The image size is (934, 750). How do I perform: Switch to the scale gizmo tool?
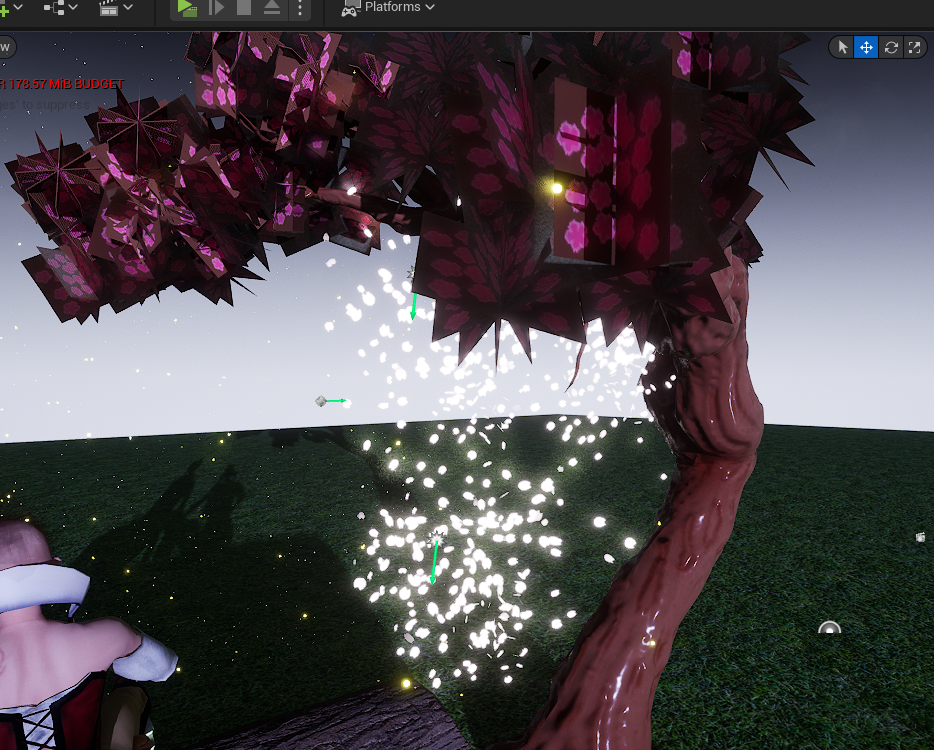914,47
